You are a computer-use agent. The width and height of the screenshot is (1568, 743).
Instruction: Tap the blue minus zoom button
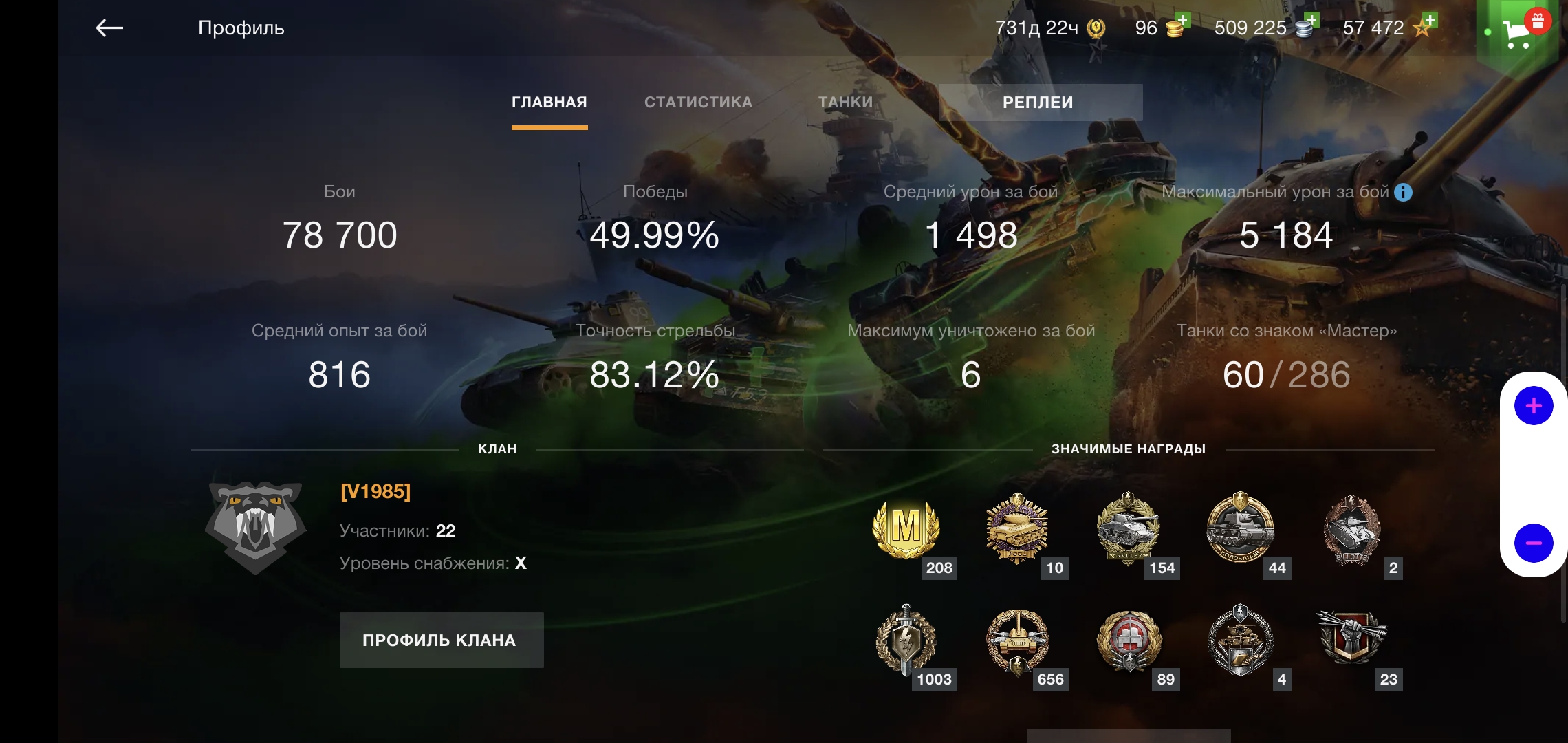[x=1533, y=543]
